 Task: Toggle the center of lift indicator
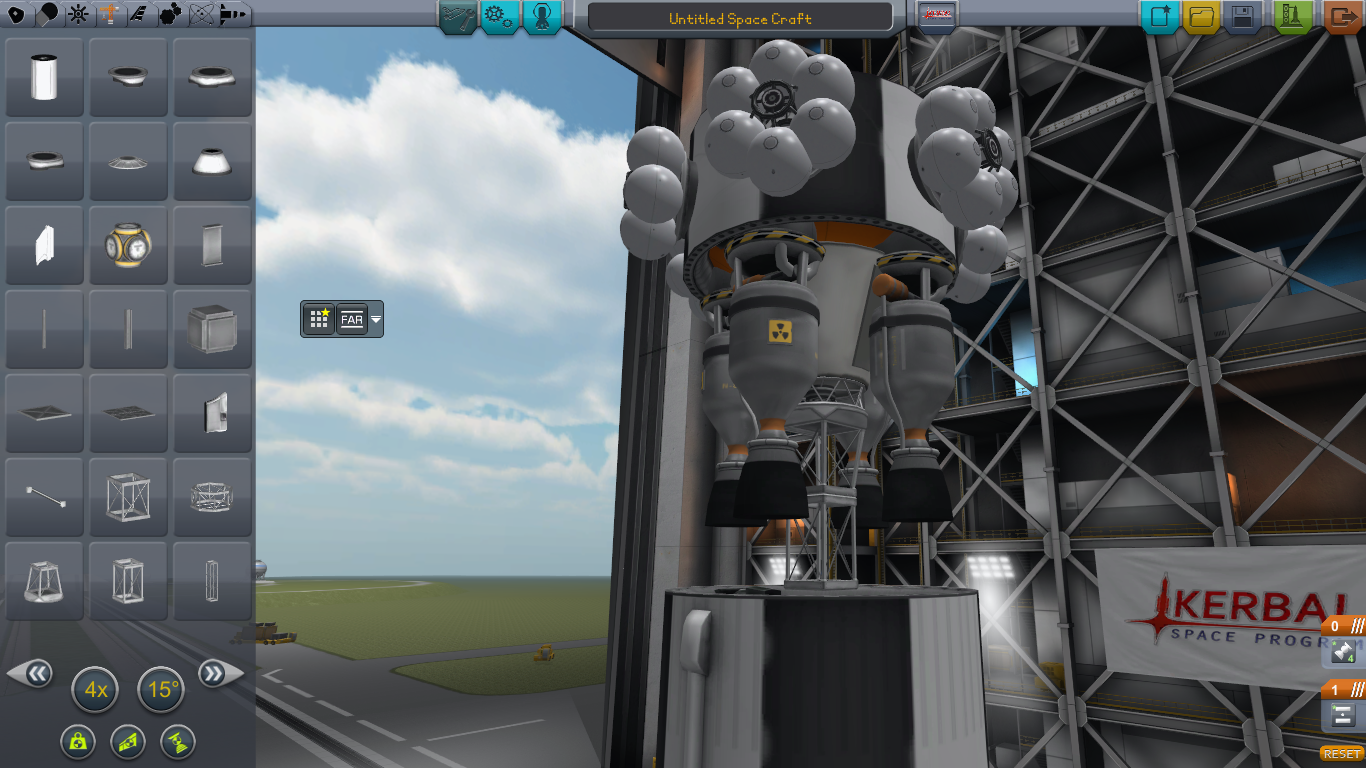(128, 742)
